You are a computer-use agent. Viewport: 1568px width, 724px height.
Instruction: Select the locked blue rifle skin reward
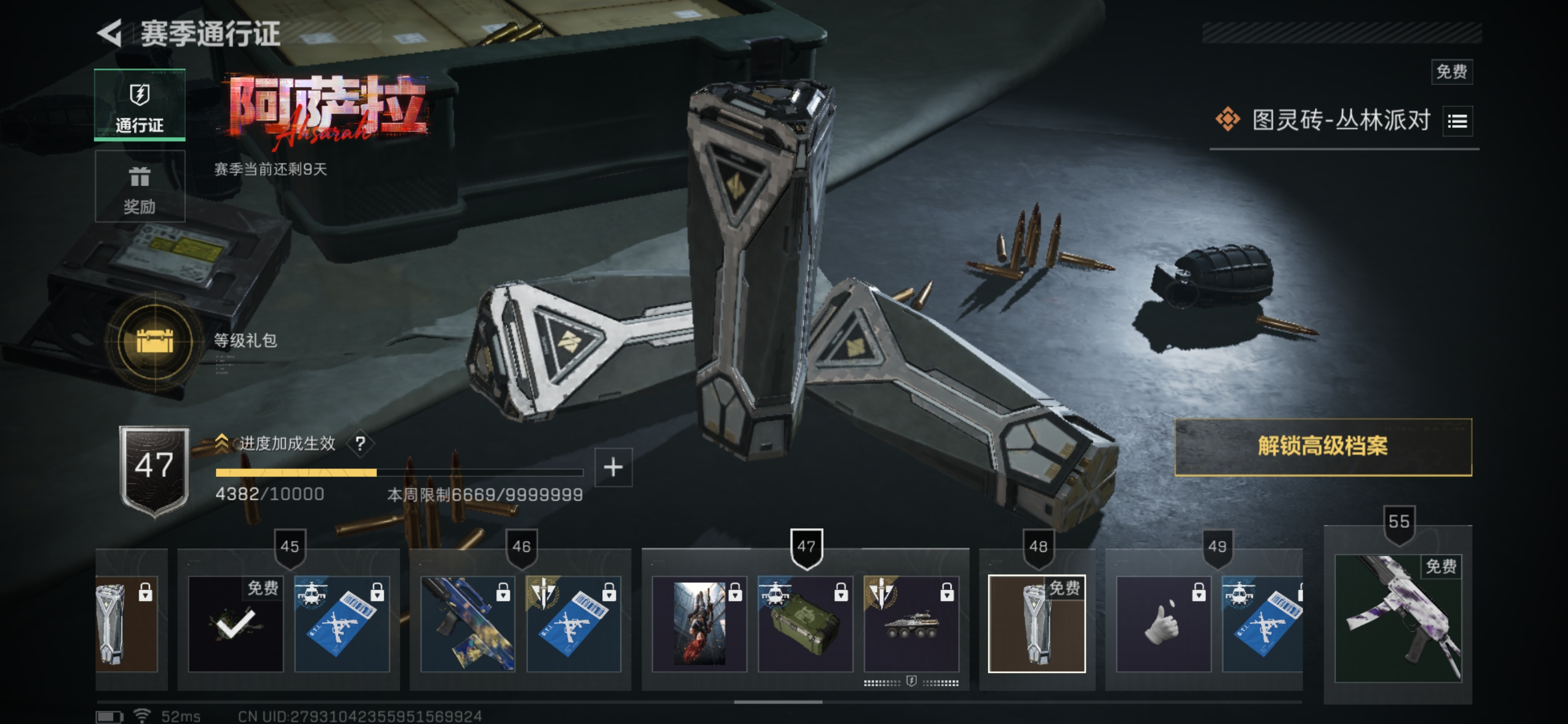click(x=468, y=624)
